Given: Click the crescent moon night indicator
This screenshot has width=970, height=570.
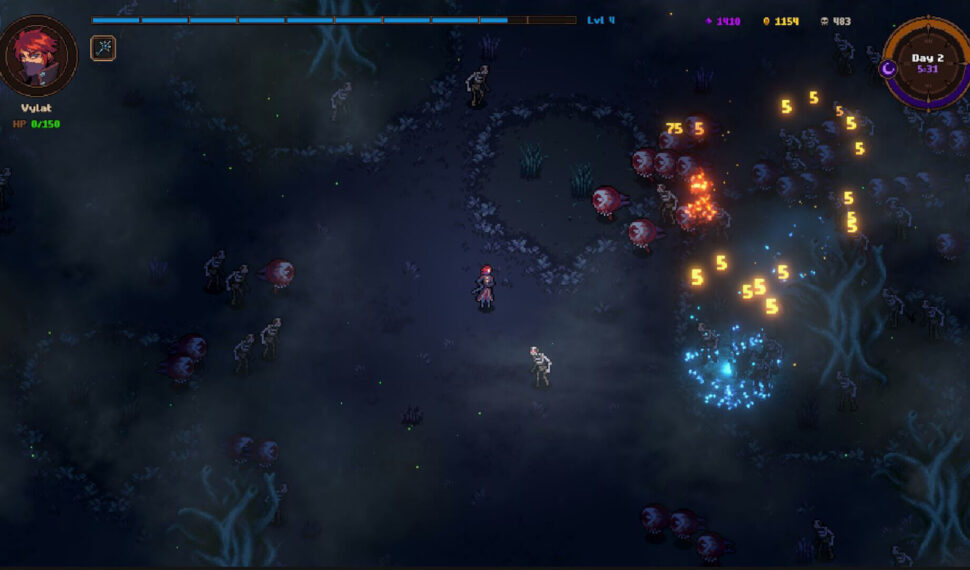Looking at the screenshot, I should tap(887, 68).
